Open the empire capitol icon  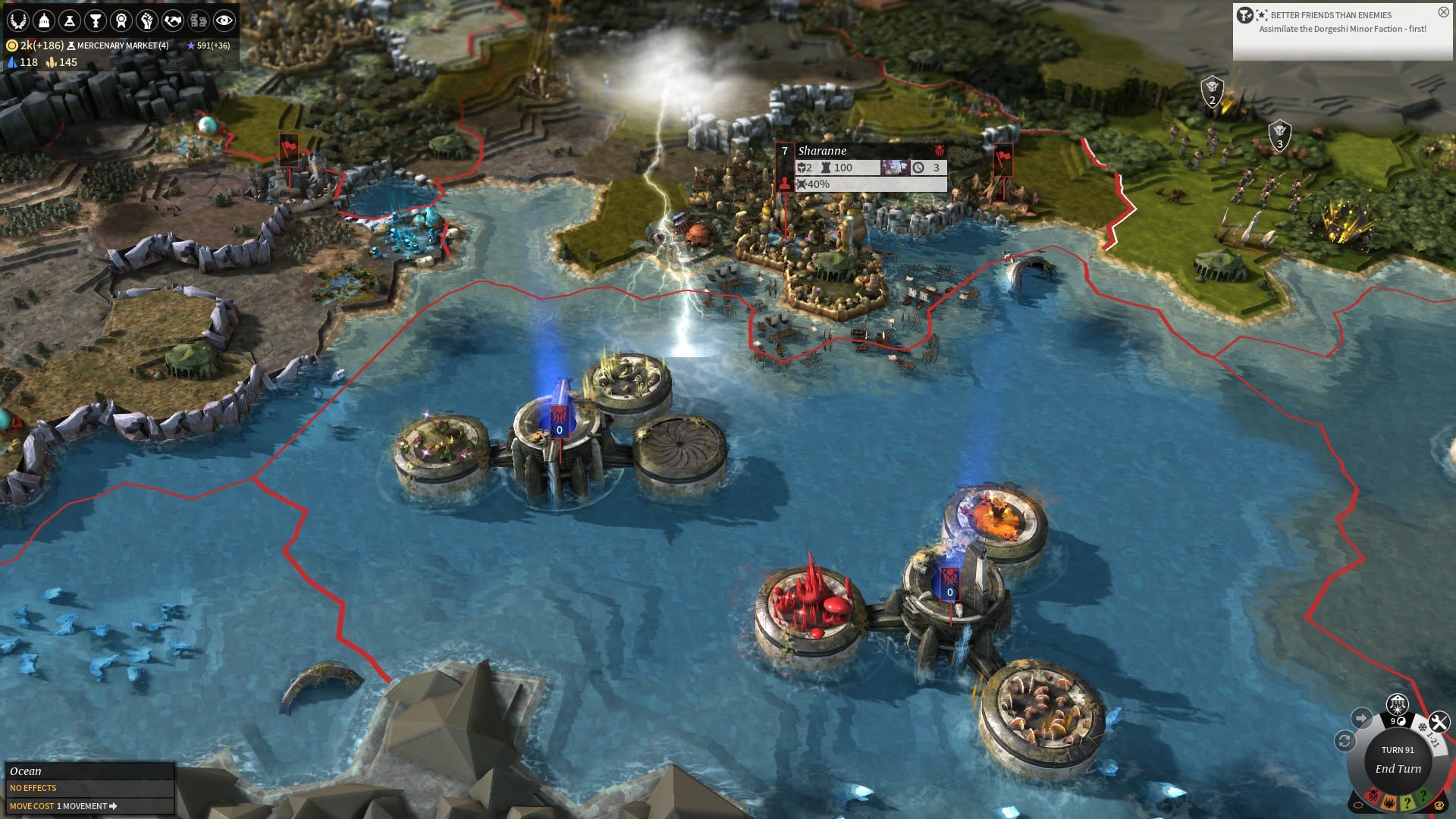(44, 19)
